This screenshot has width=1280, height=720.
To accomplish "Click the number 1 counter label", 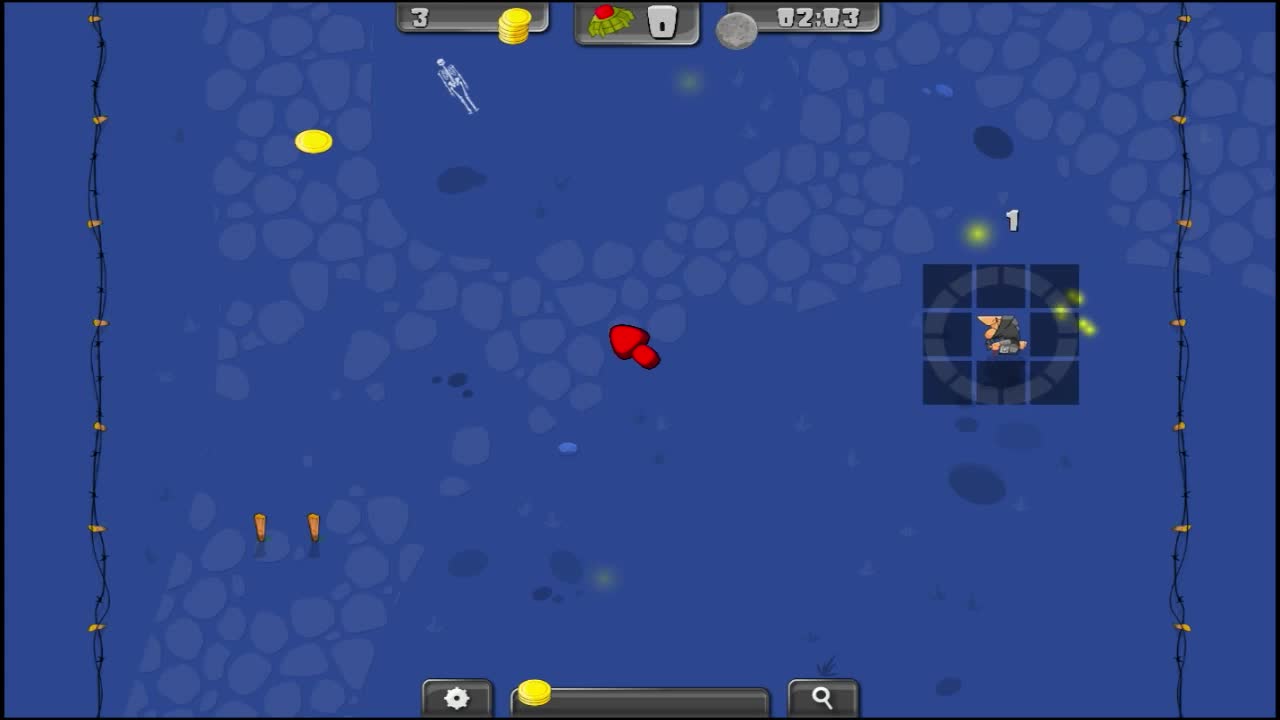I will point(1011,221).
